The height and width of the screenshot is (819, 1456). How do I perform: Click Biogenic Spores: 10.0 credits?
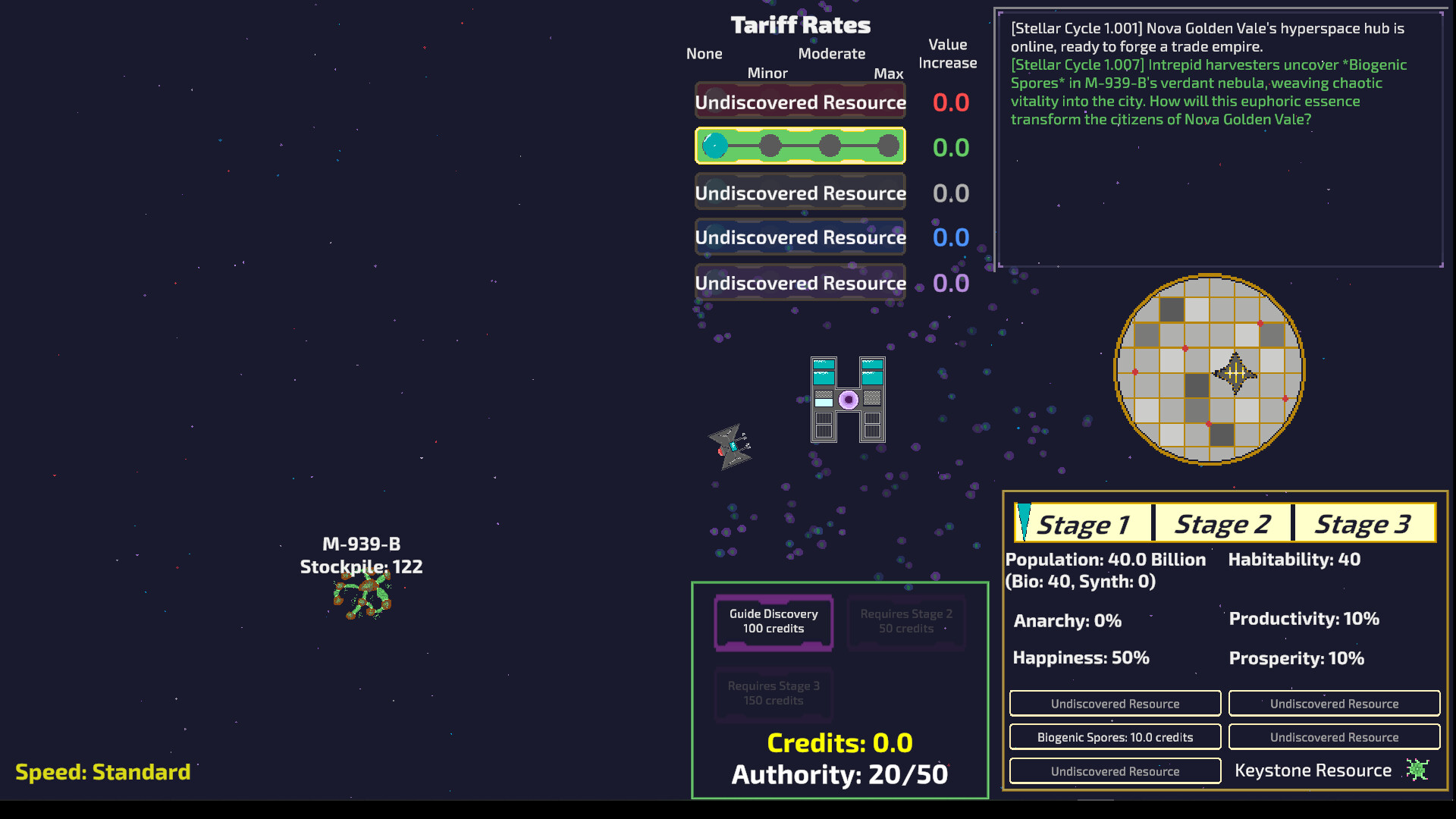[x=1115, y=736]
